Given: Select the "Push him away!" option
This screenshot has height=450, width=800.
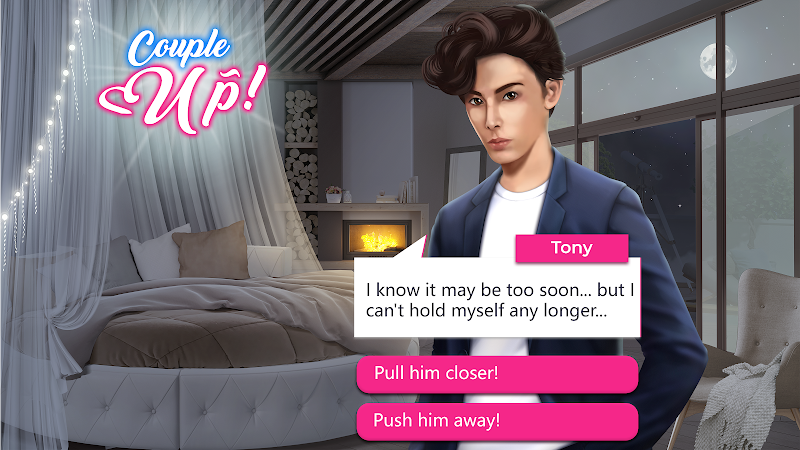Looking at the screenshot, I should coord(497,420).
